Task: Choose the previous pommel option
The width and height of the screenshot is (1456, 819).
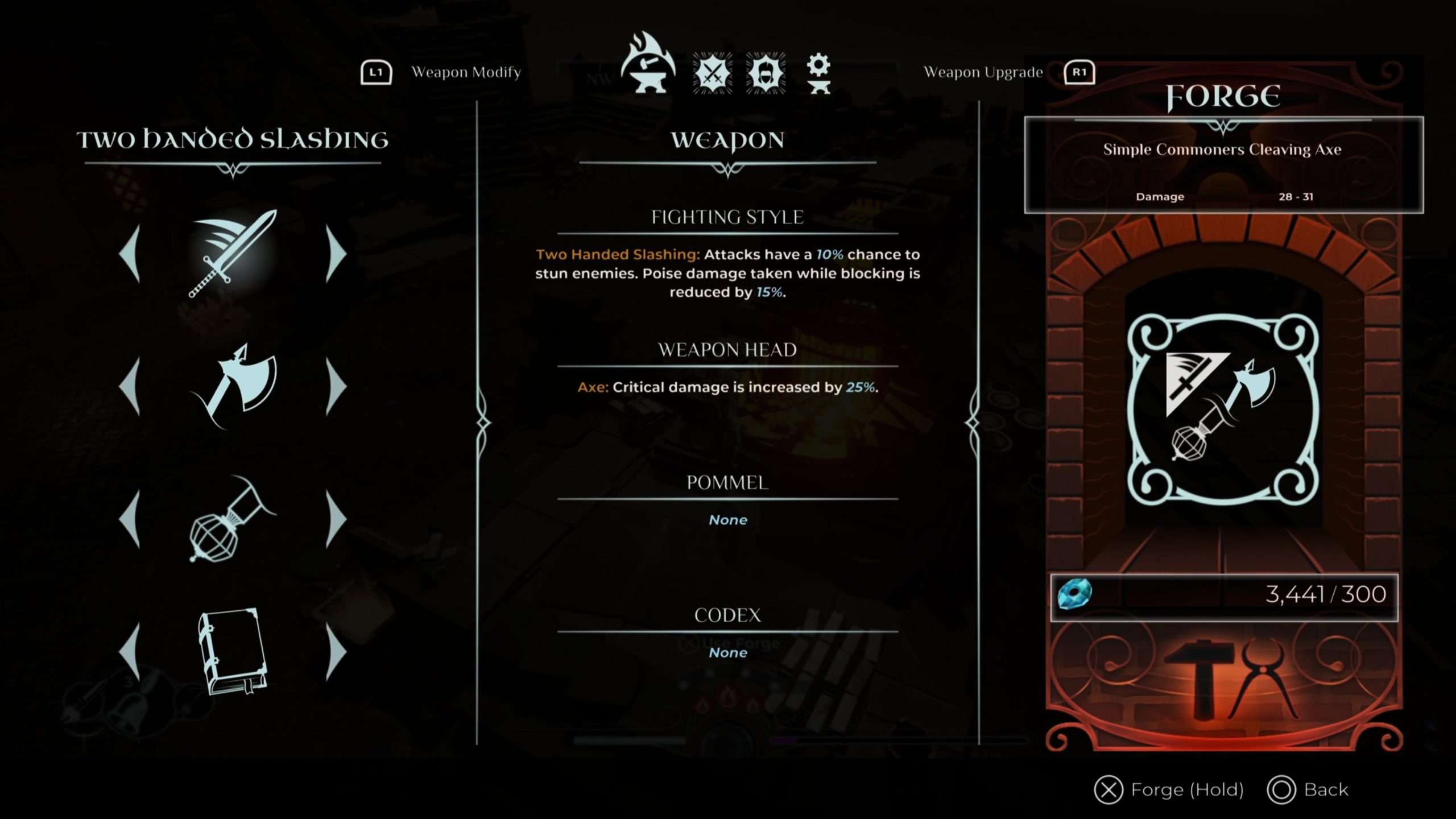Action: click(130, 519)
